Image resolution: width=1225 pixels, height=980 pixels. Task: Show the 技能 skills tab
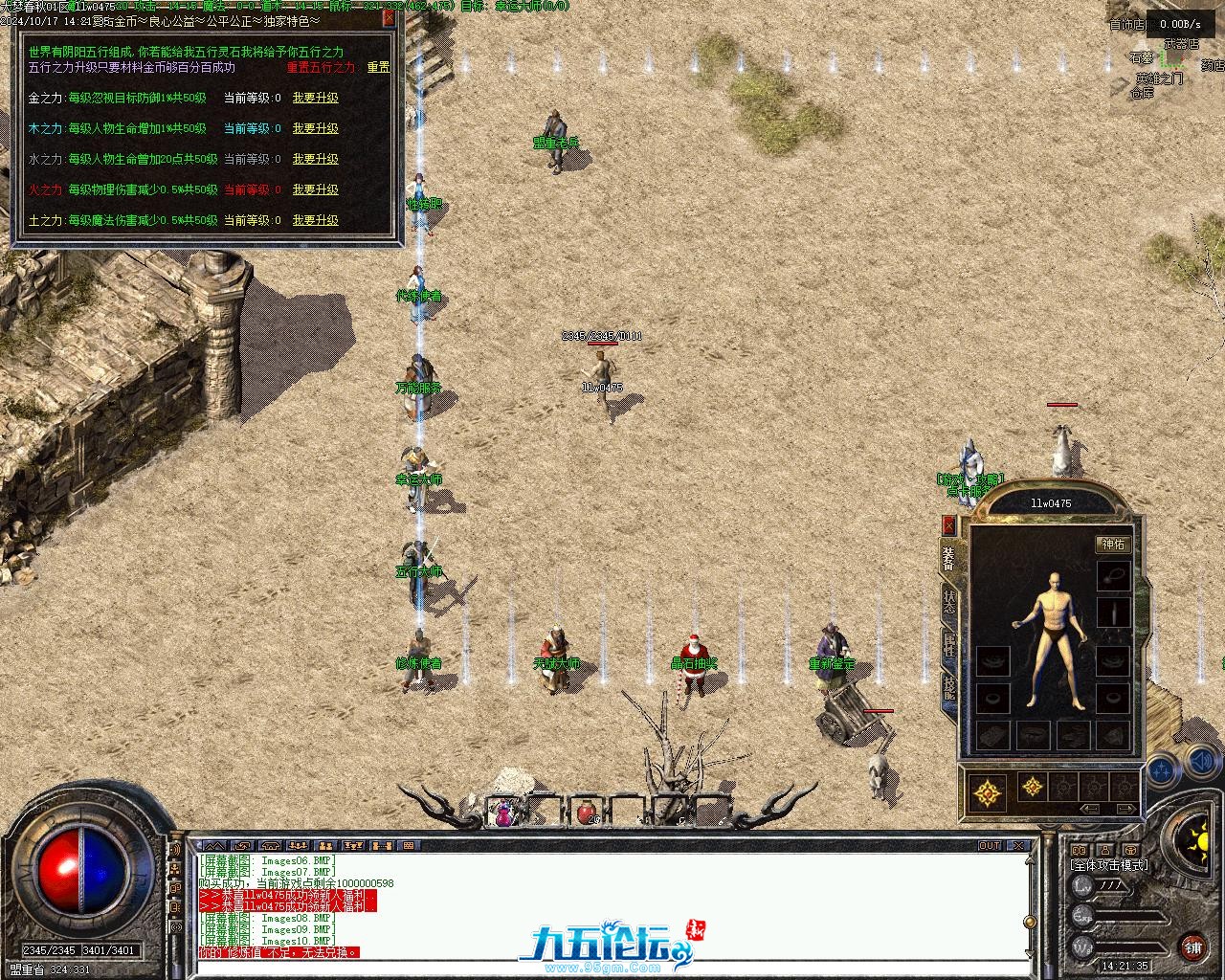click(948, 686)
